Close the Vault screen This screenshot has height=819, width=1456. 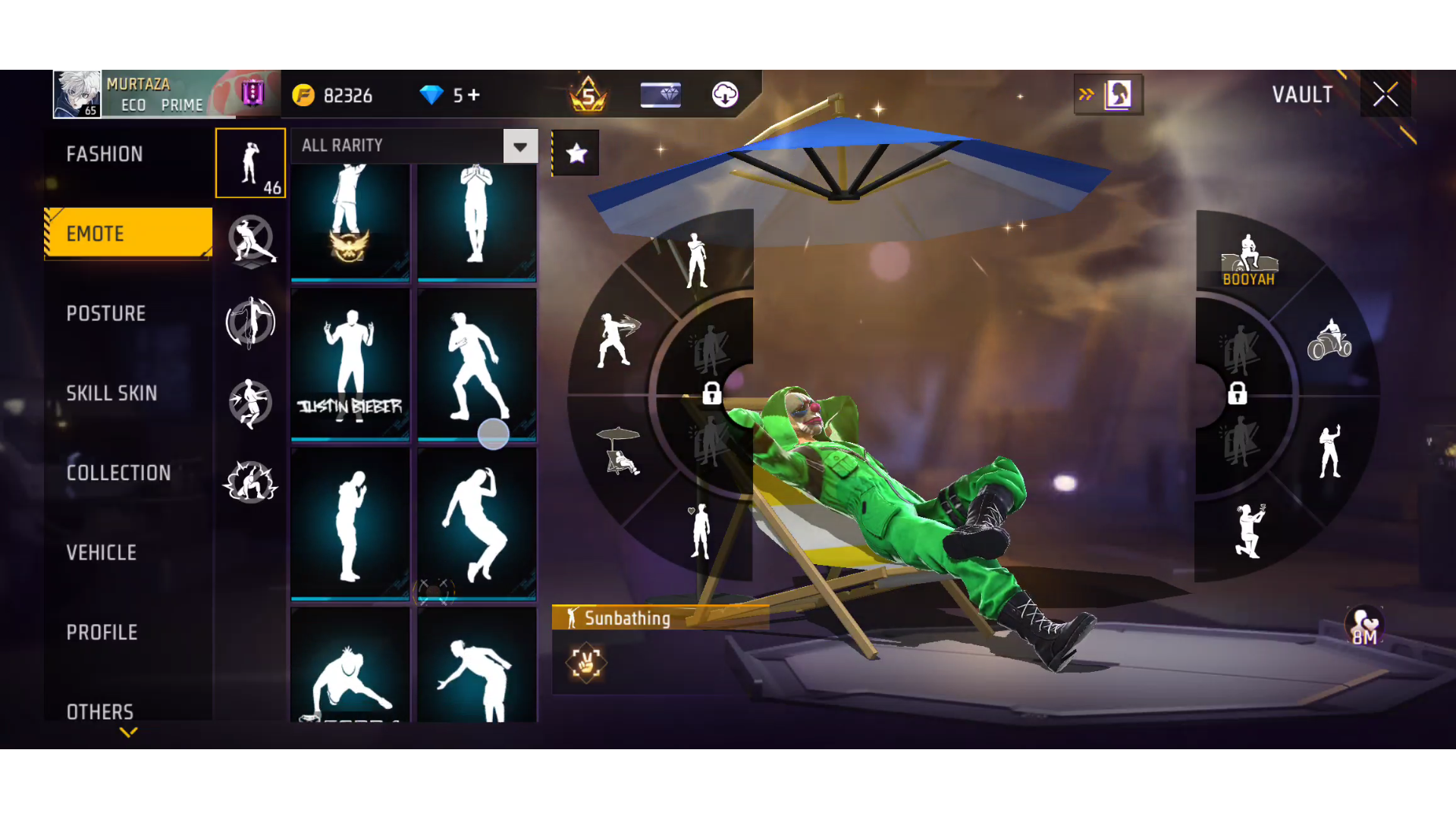1385,94
